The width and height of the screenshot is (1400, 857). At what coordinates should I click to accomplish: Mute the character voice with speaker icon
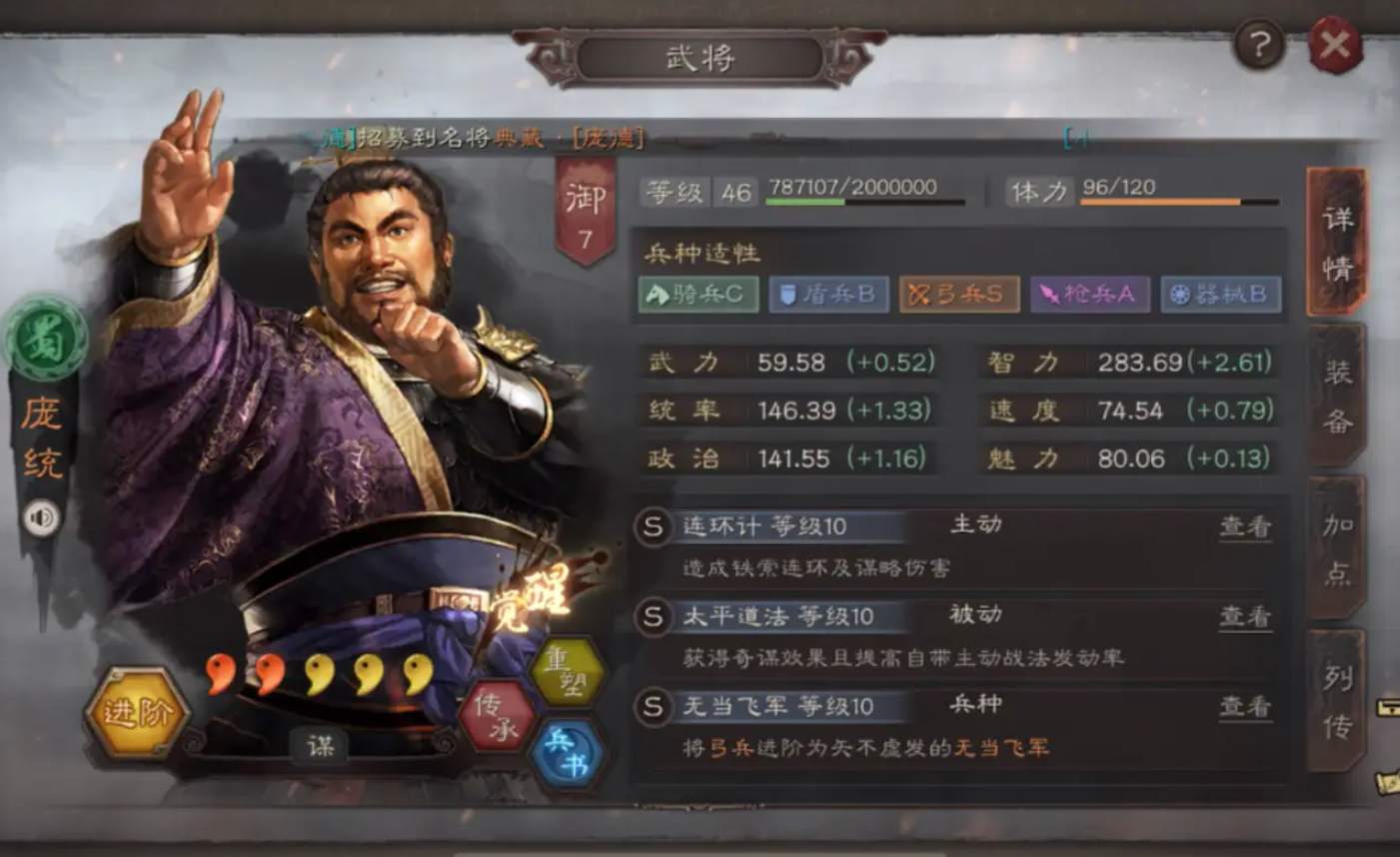click(40, 517)
